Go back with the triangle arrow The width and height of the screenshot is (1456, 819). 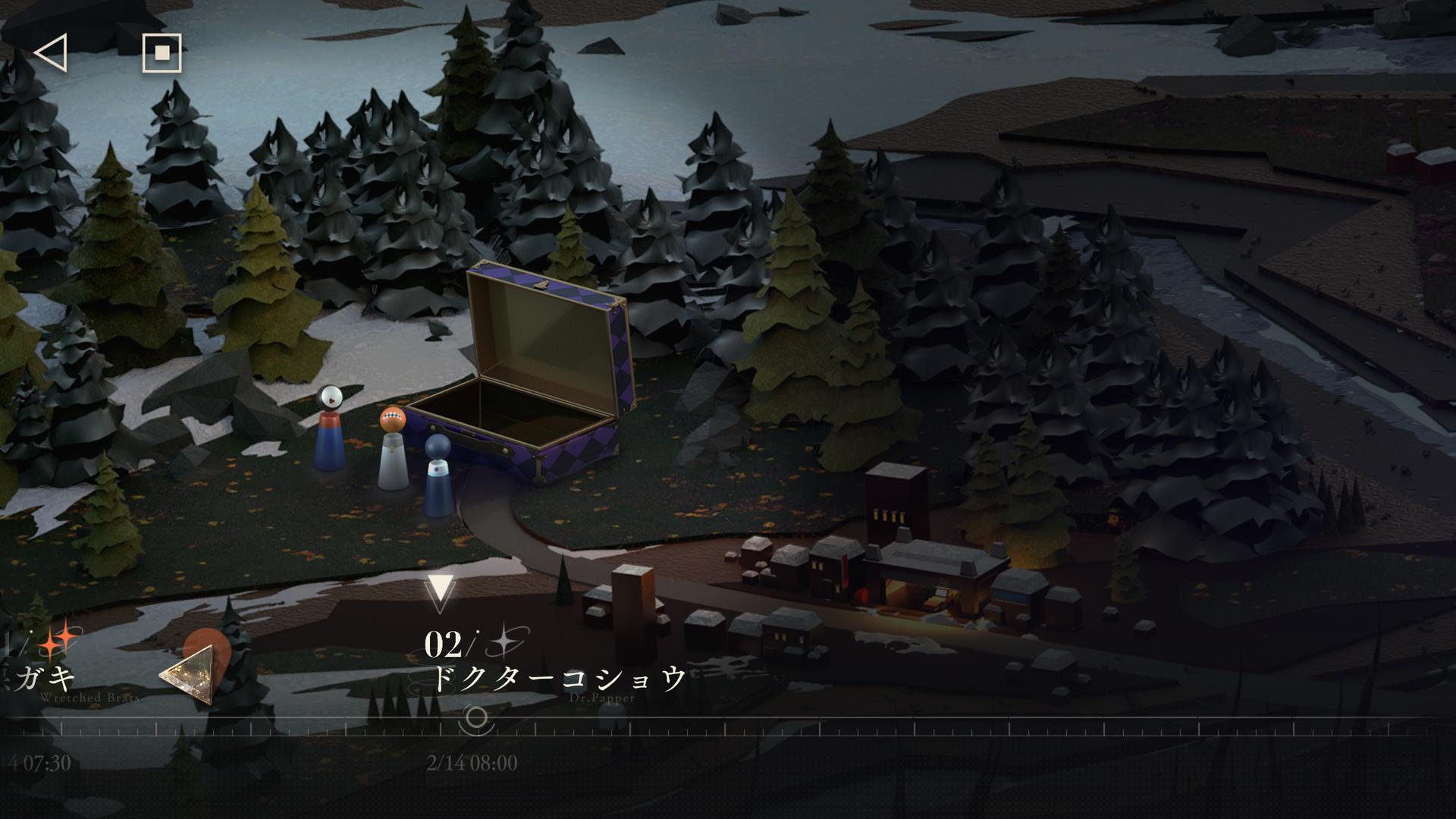pyautogui.click(x=51, y=53)
